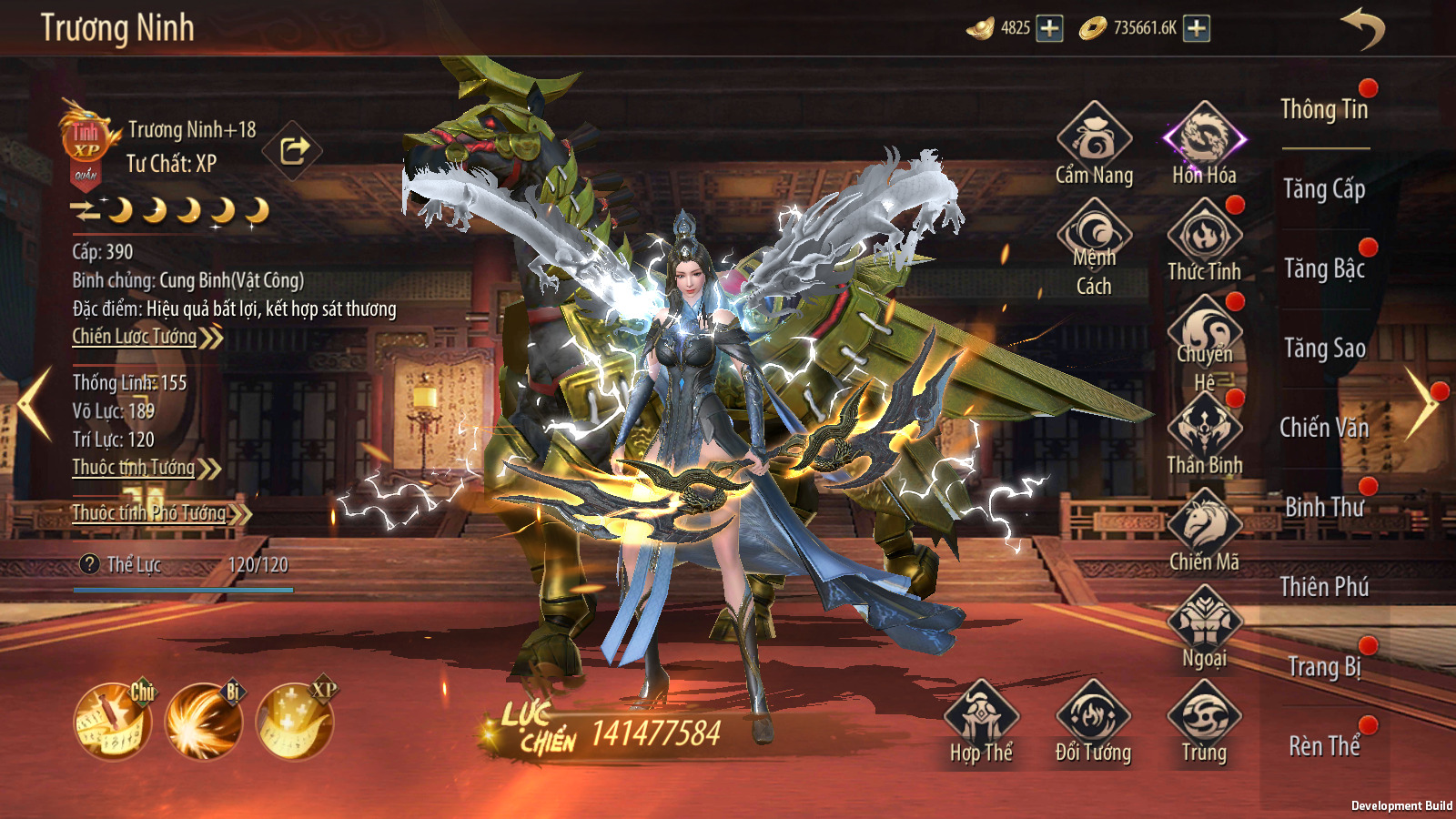The width and height of the screenshot is (1456, 819).
Task: Go back with the return arrow
Action: click(1362, 28)
